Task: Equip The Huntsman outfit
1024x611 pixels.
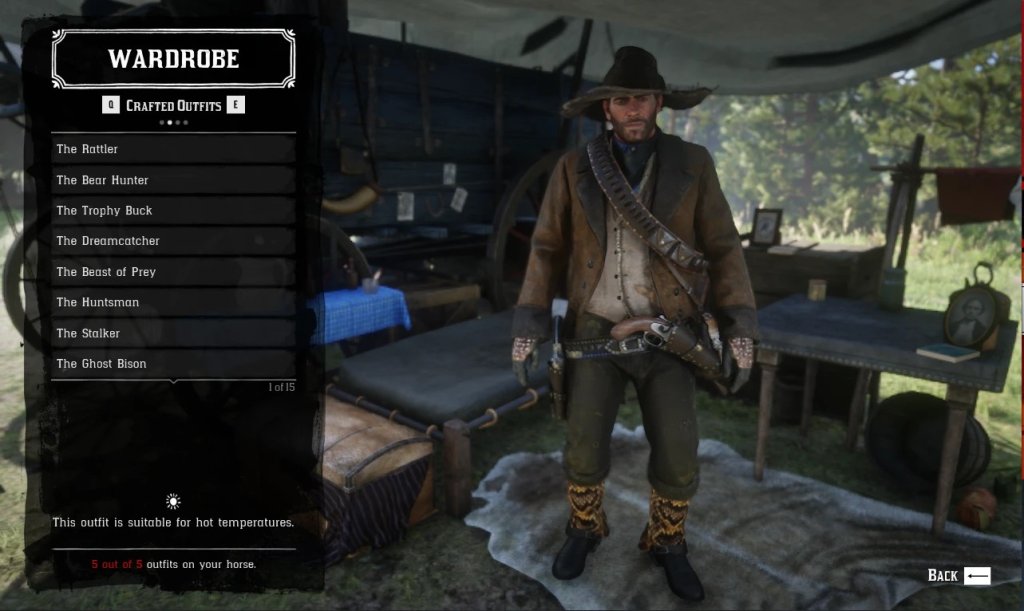Action: 173,302
